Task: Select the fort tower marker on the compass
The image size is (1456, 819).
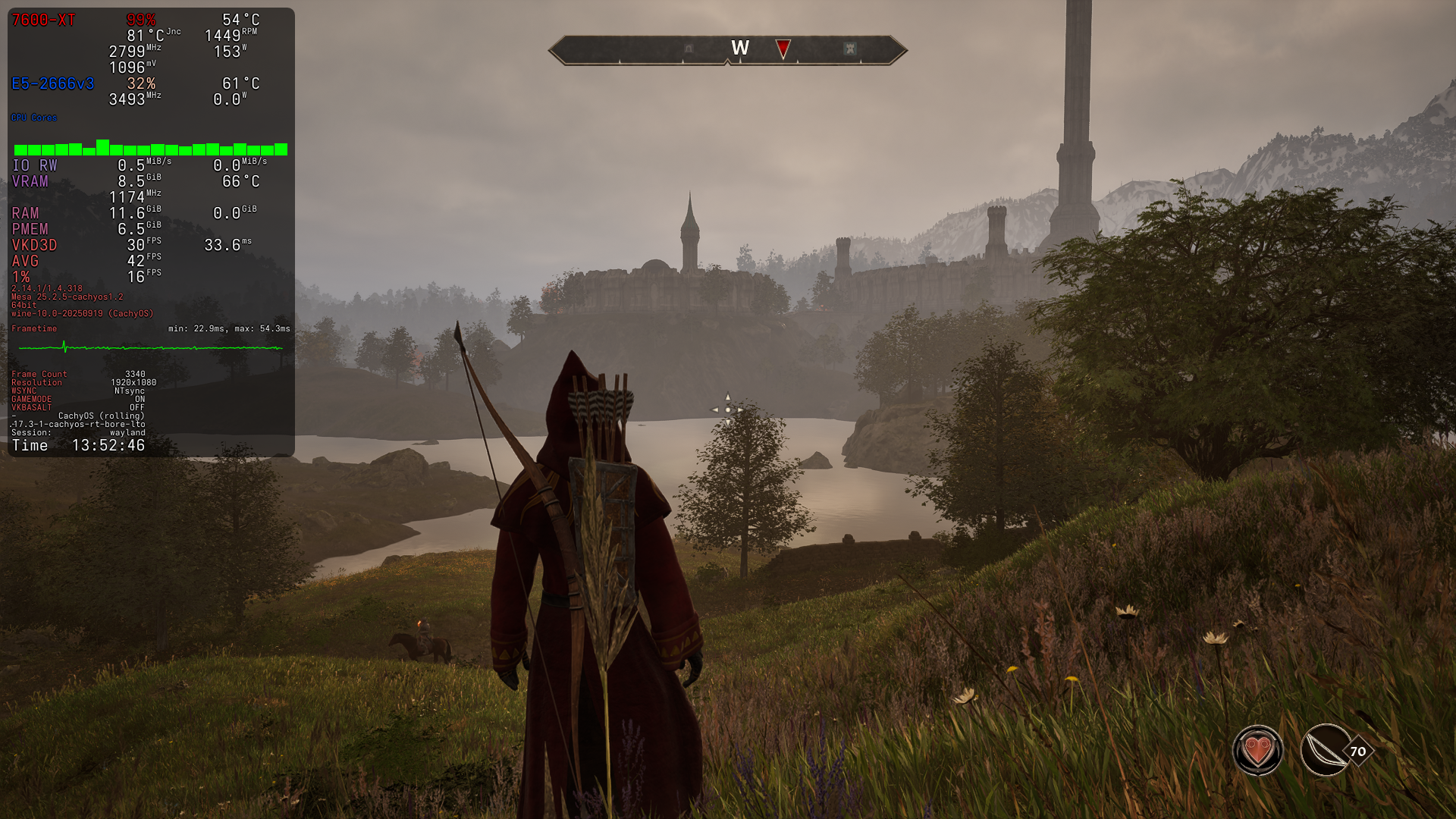Action: pyautogui.click(x=850, y=49)
